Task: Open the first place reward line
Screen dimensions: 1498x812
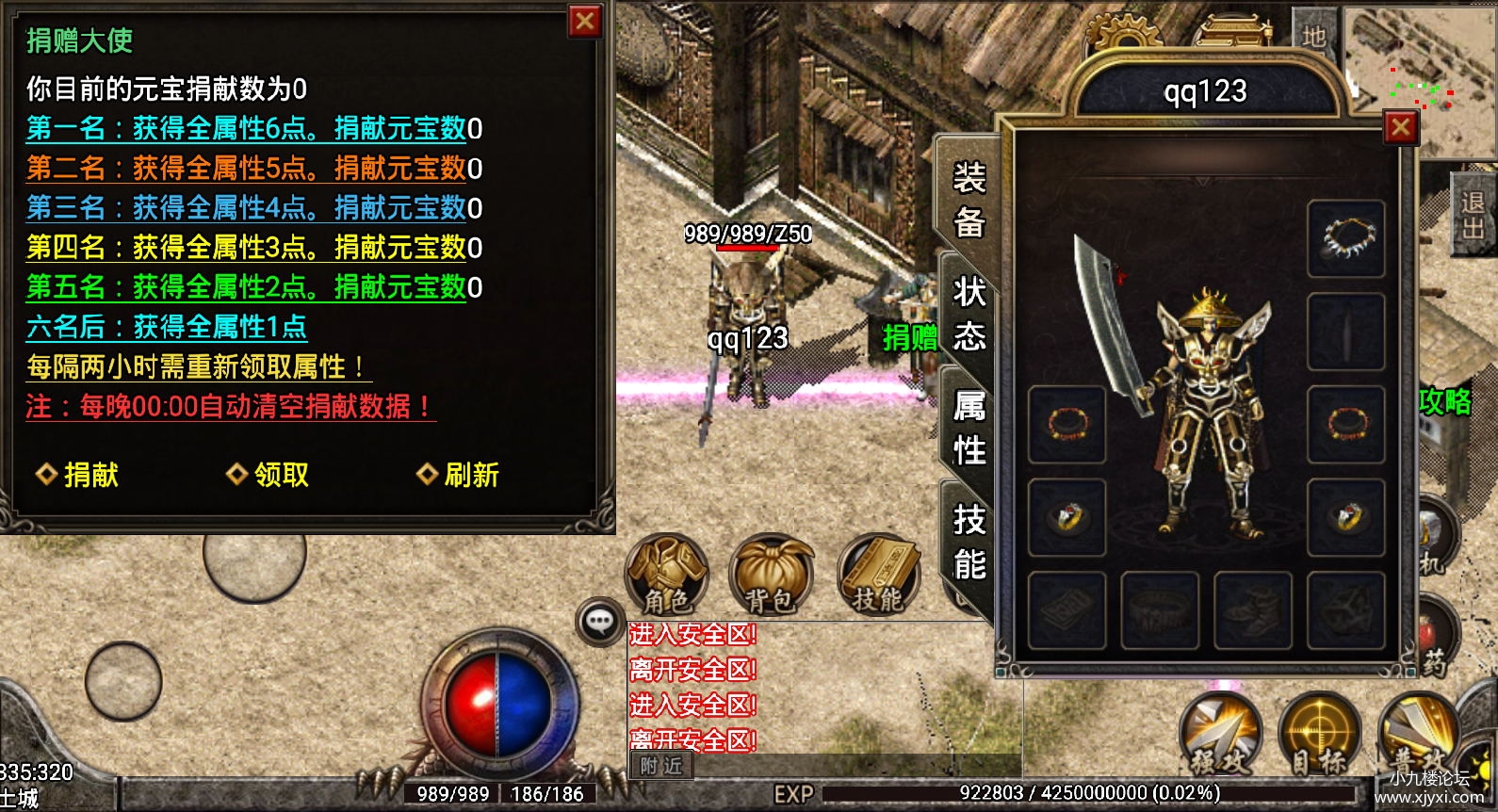Action: pyautogui.click(x=253, y=128)
